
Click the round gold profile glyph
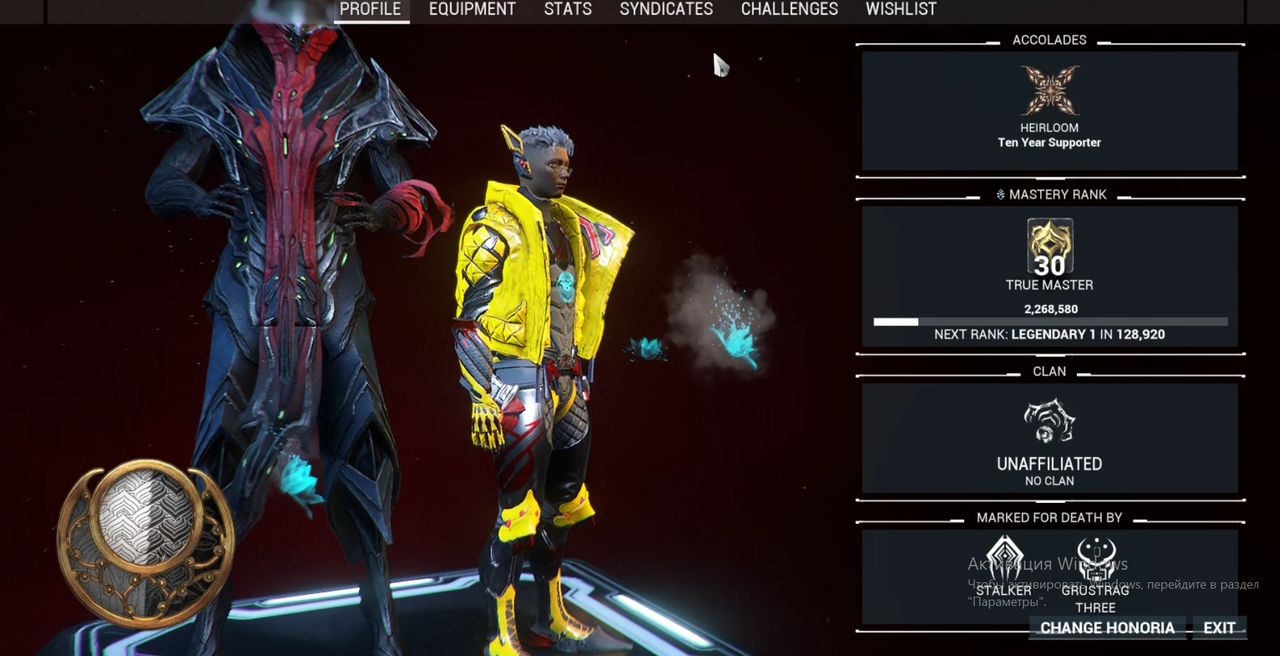click(x=146, y=544)
